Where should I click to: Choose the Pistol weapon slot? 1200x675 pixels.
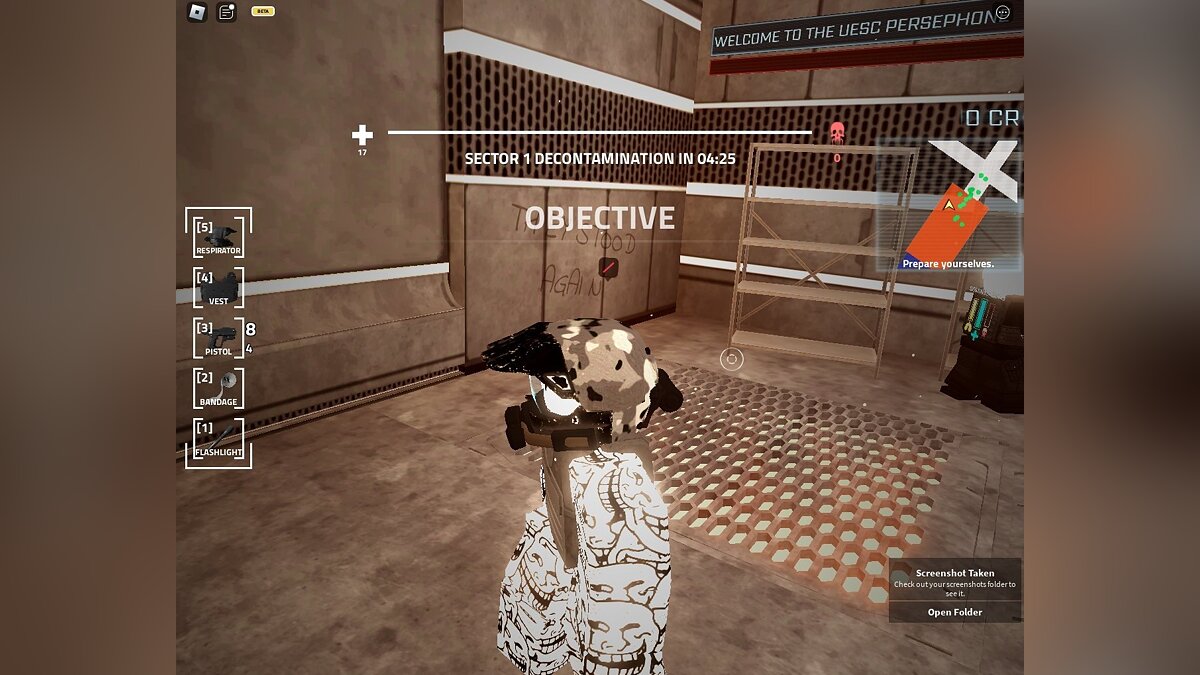pos(218,338)
